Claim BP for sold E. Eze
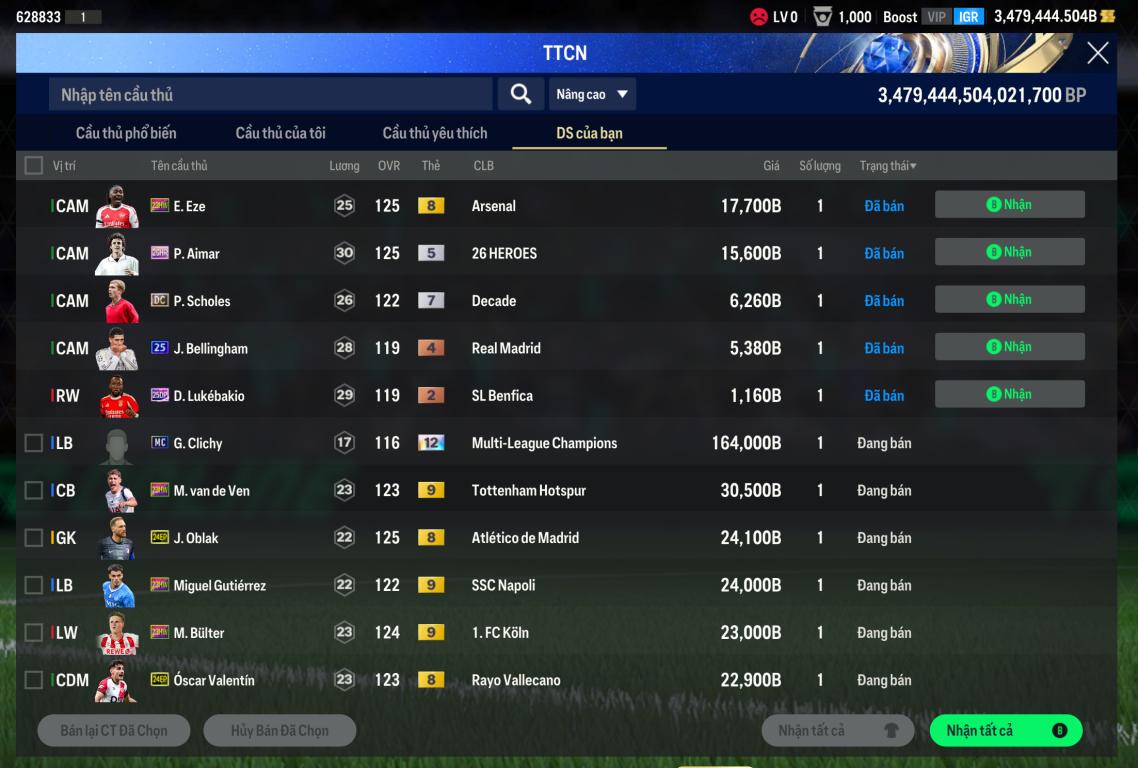 (1009, 205)
